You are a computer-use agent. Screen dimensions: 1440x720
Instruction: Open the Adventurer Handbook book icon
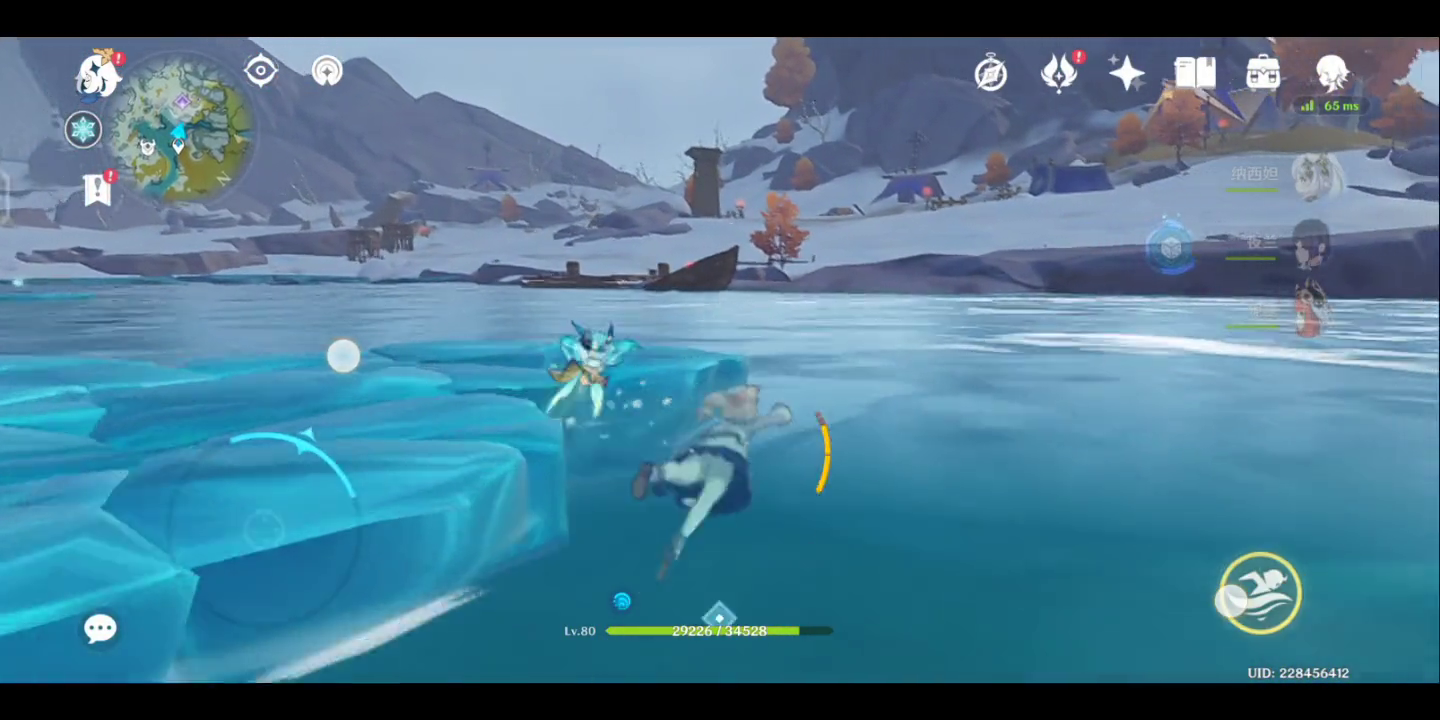[1195, 73]
